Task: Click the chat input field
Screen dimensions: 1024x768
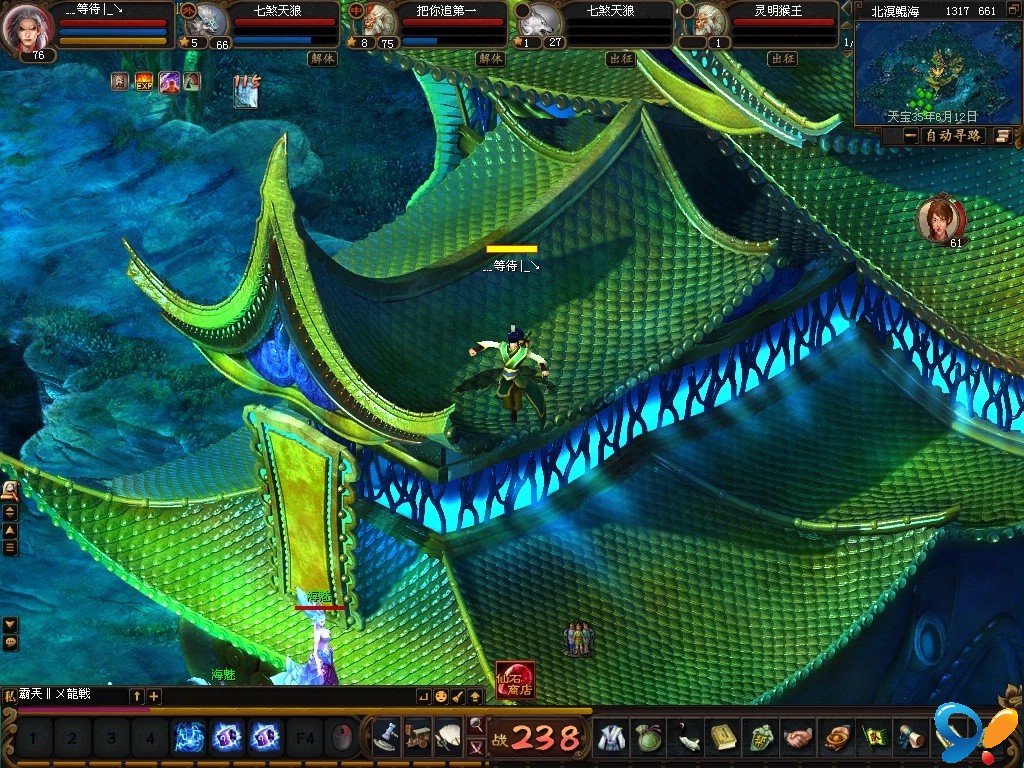Action: (70, 695)
